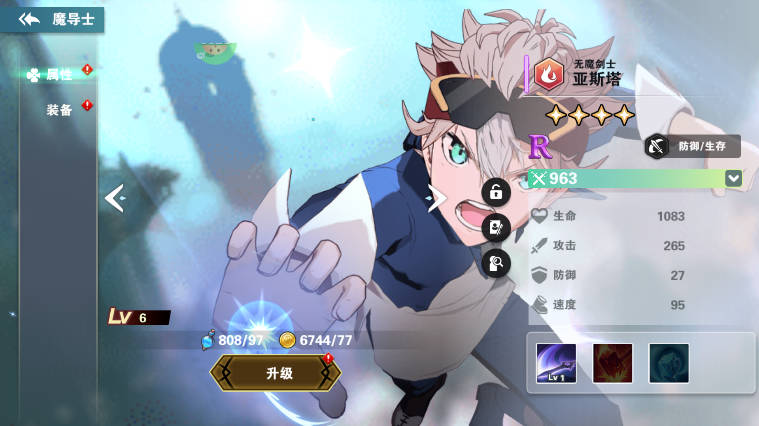Tap the fire element emblem
The image size is (759, 426).
548,73
